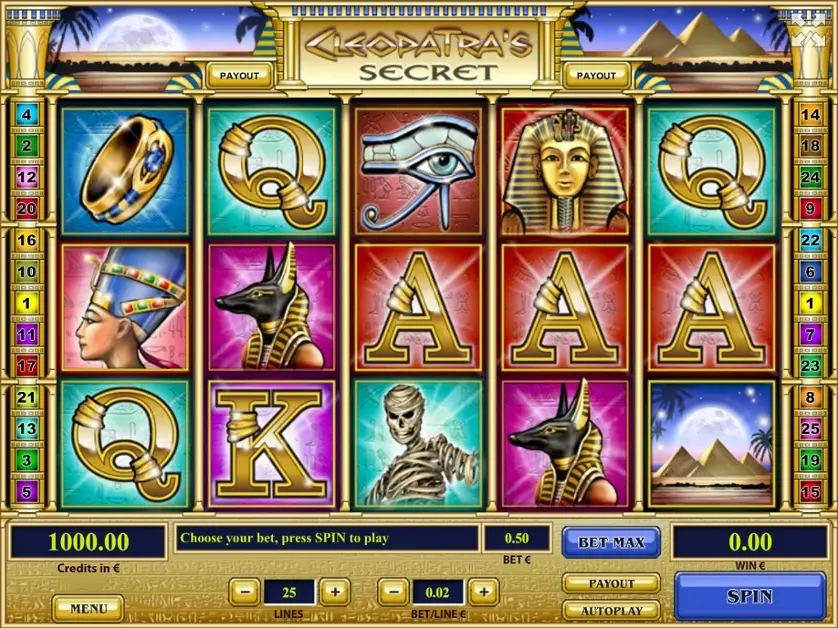Open the MENU

point(88,607)
